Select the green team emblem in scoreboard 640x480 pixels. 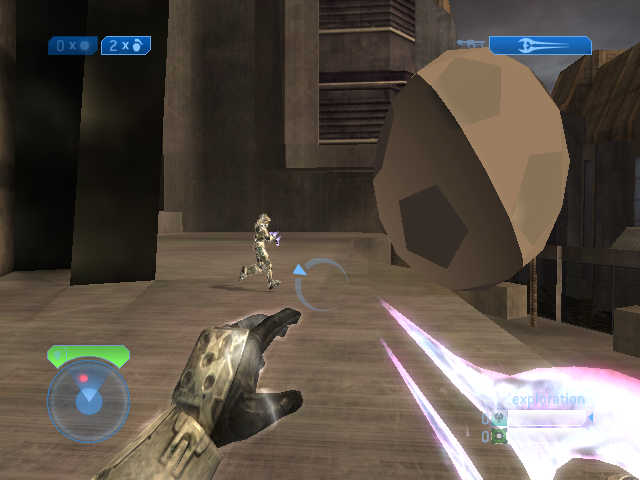click(x=499, y=437)
